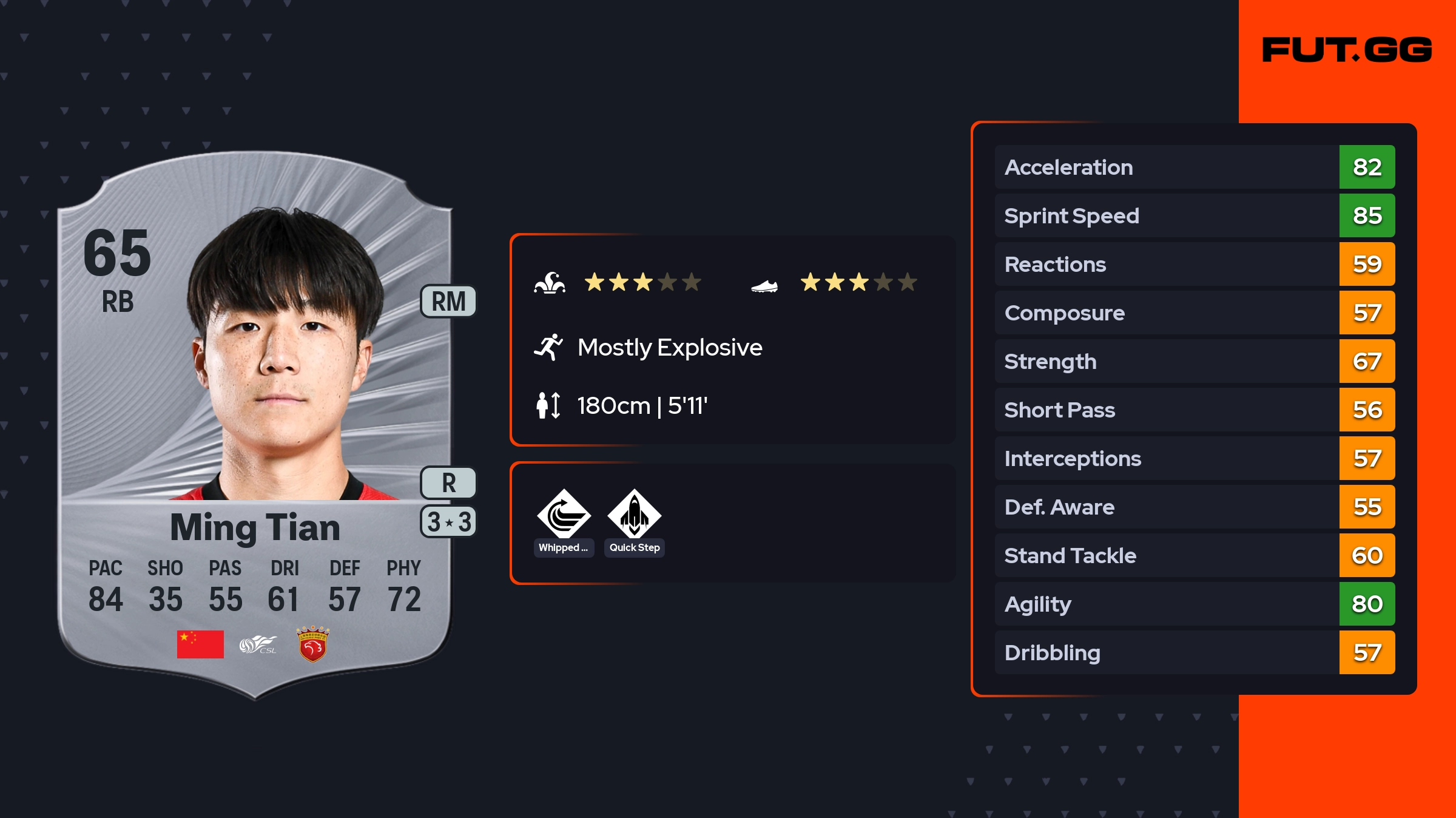Click the R preferred foot badge
The width and height of the screenshot is (1456, 818).
click(448, 483)
